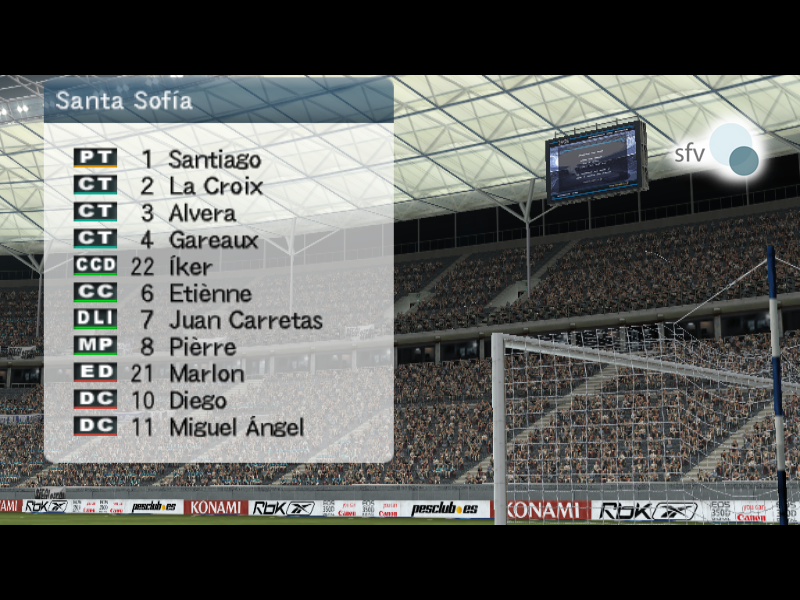Viewport: 800px width, 600px height.
Task: Select striker Diego, number 10
Action: (x=198, y=401)
